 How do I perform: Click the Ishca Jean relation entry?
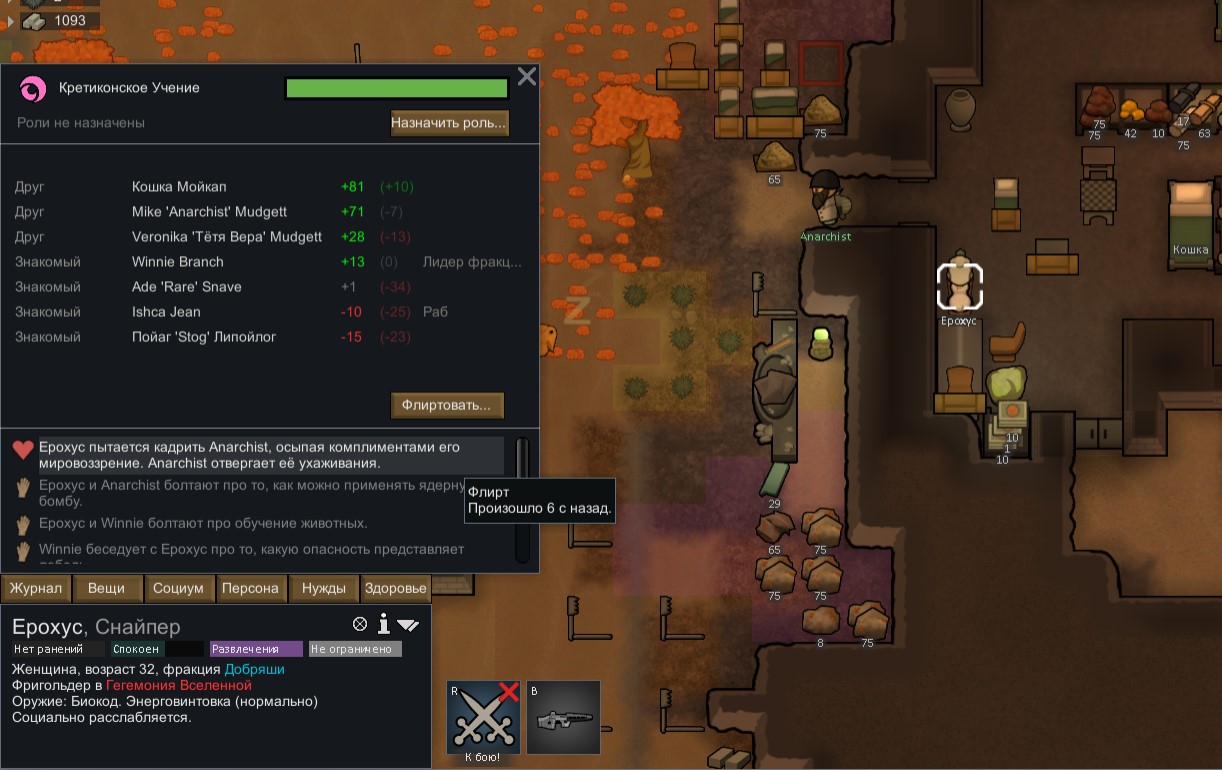click(166, 312)
